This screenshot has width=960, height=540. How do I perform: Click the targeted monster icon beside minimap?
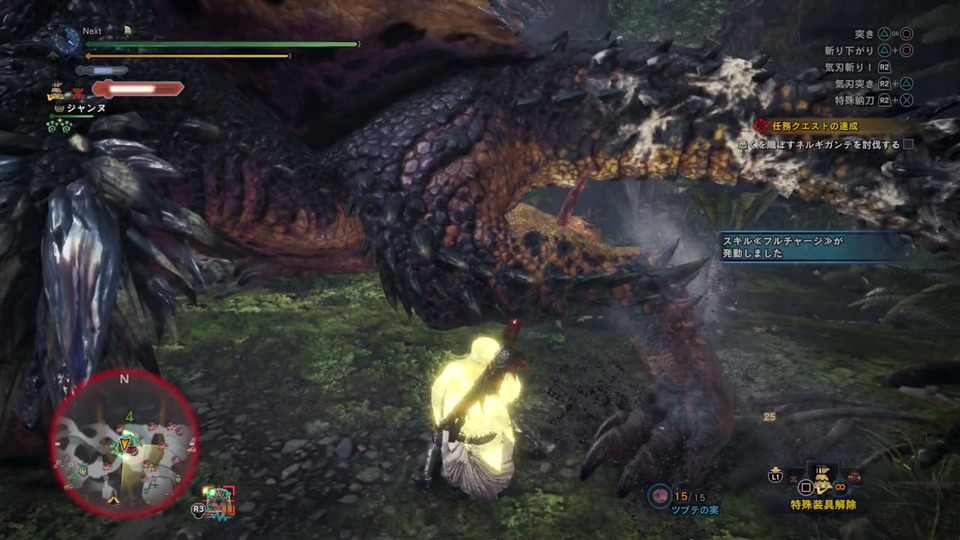218,501
